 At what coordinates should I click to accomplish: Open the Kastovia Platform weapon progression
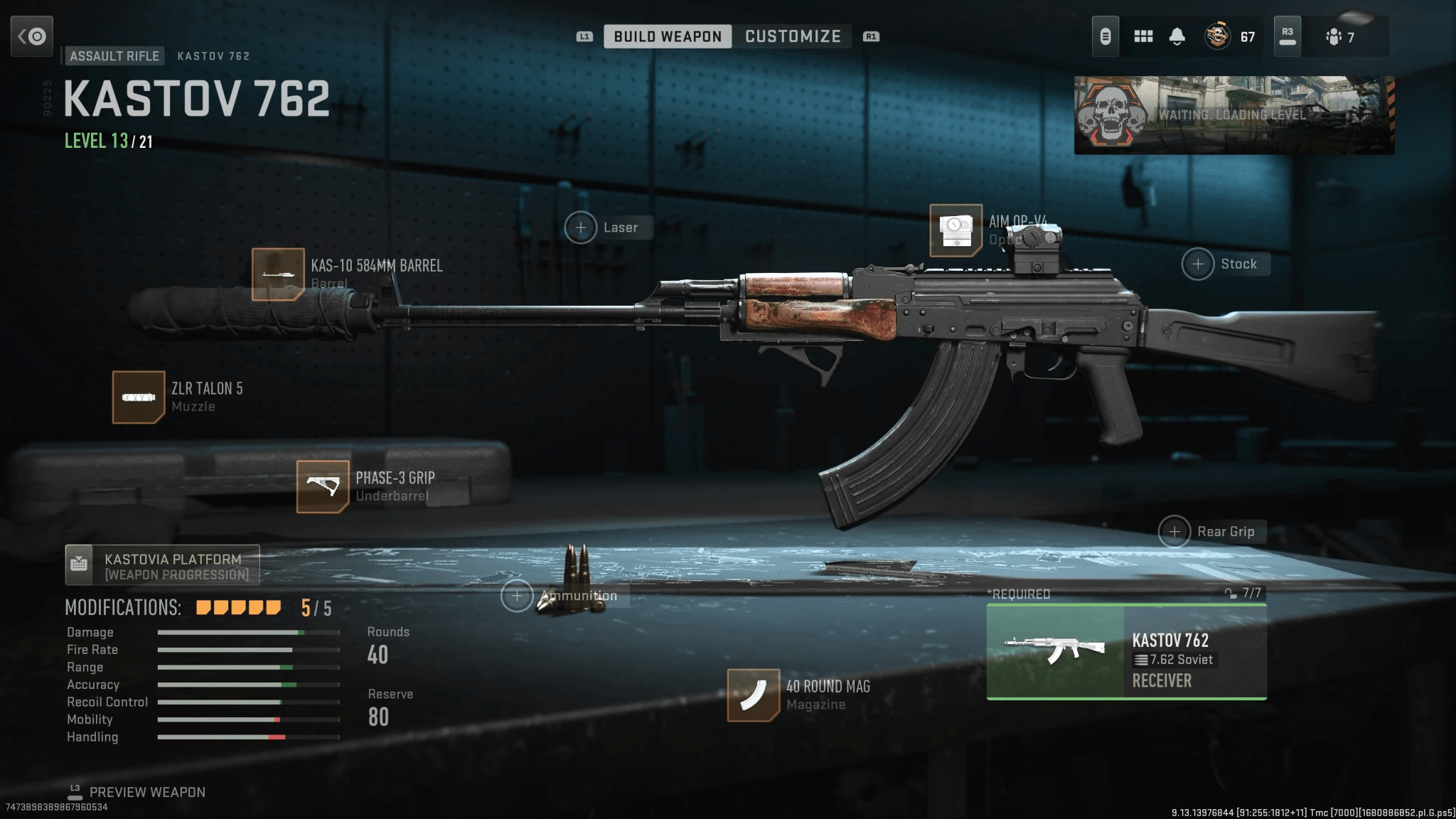[x=162, y=565]
